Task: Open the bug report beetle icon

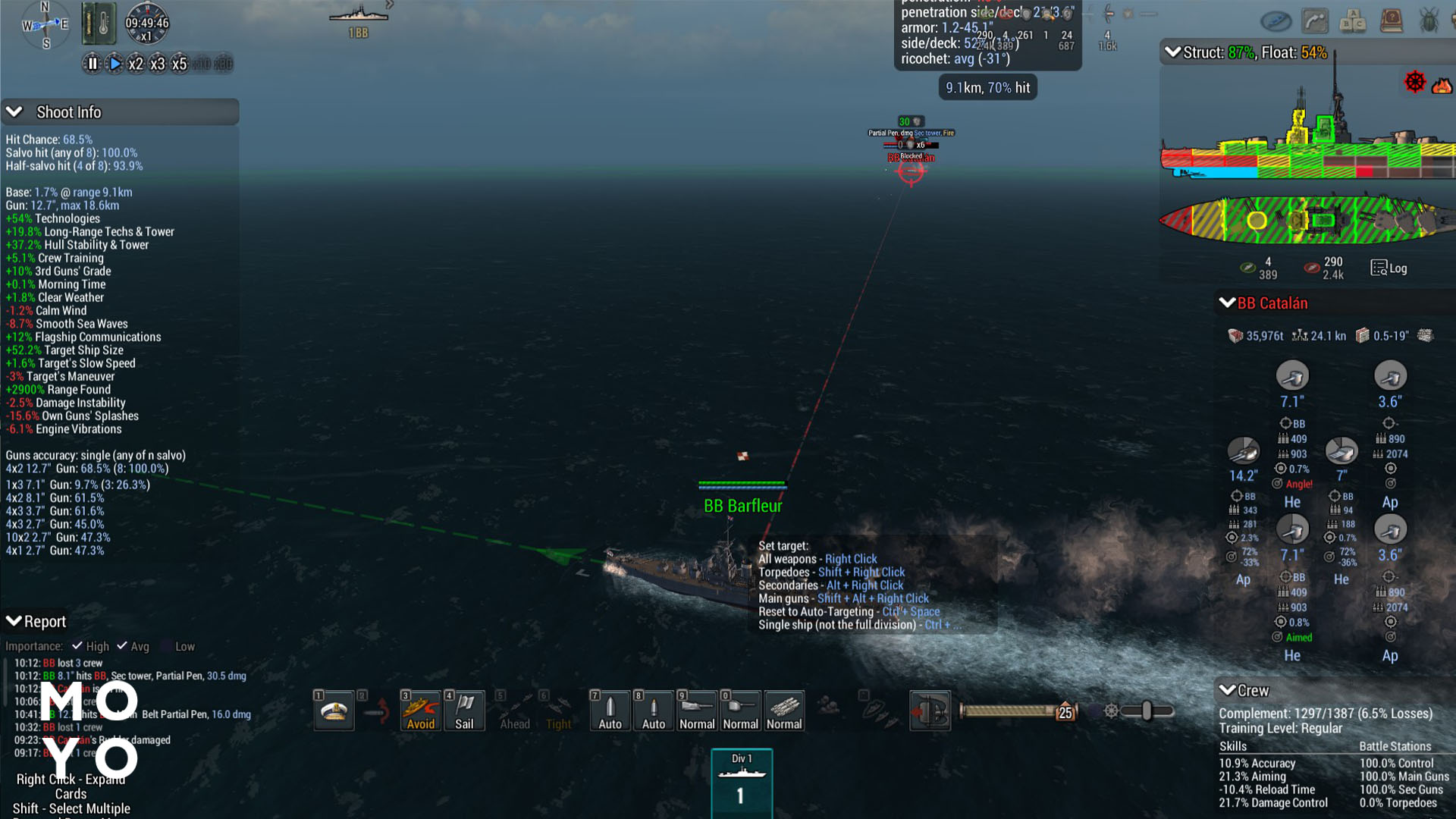Action: tap(1429, 20)
